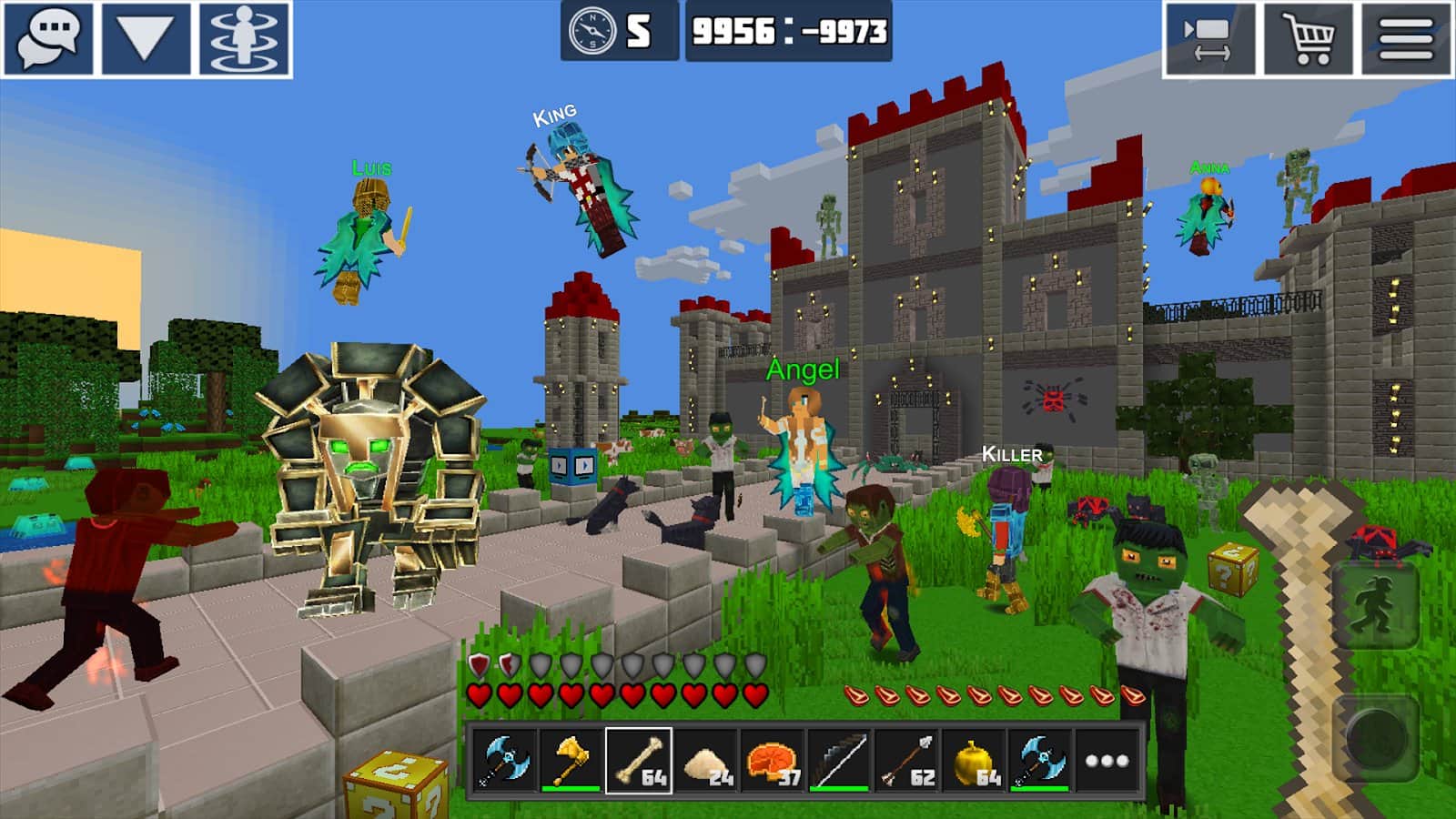This screenshot has width=1456, height=819.
Task: Equip the bow from the hotbar
Action: coord(840,761)
